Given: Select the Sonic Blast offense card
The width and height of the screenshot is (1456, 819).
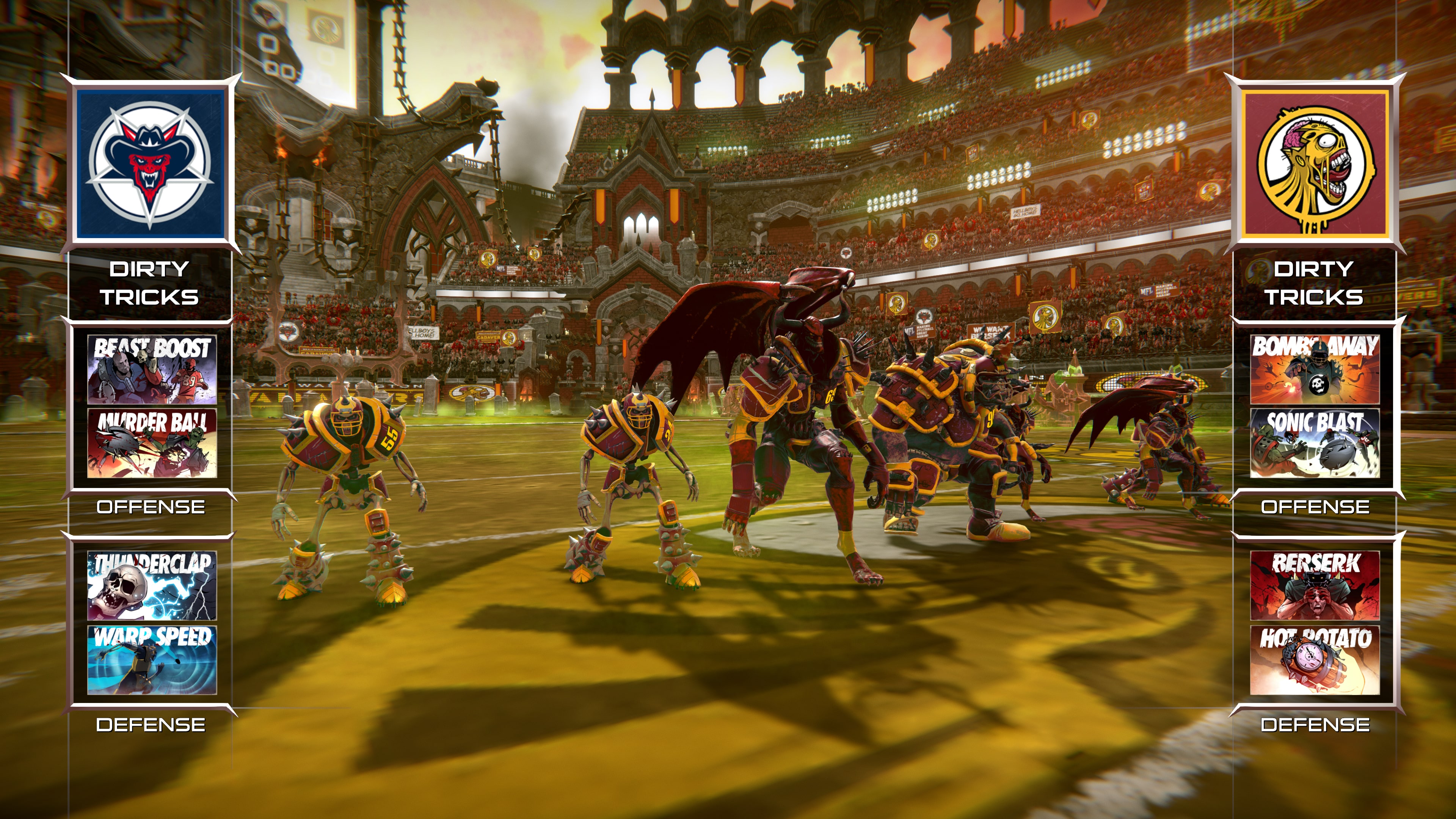Looking at the screenshot, I should [x=1315, y=443].
